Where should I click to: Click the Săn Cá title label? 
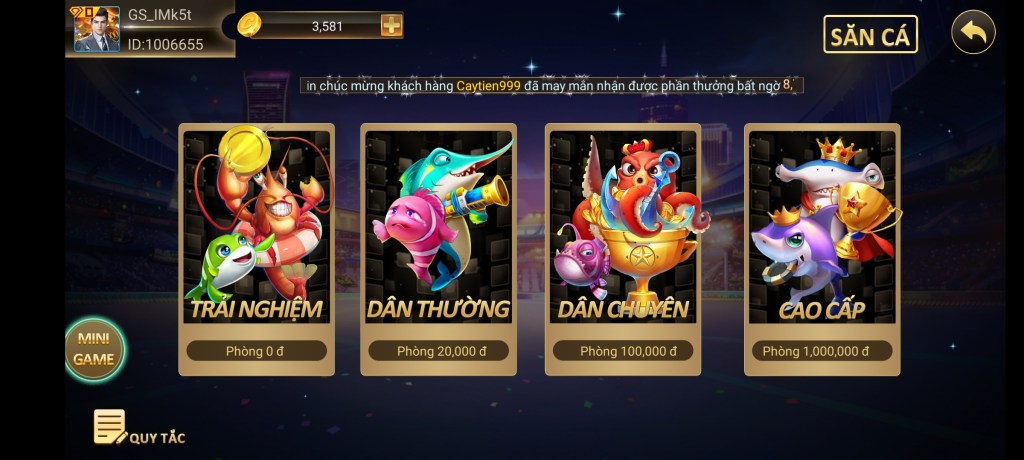click(x=870, y=36)
